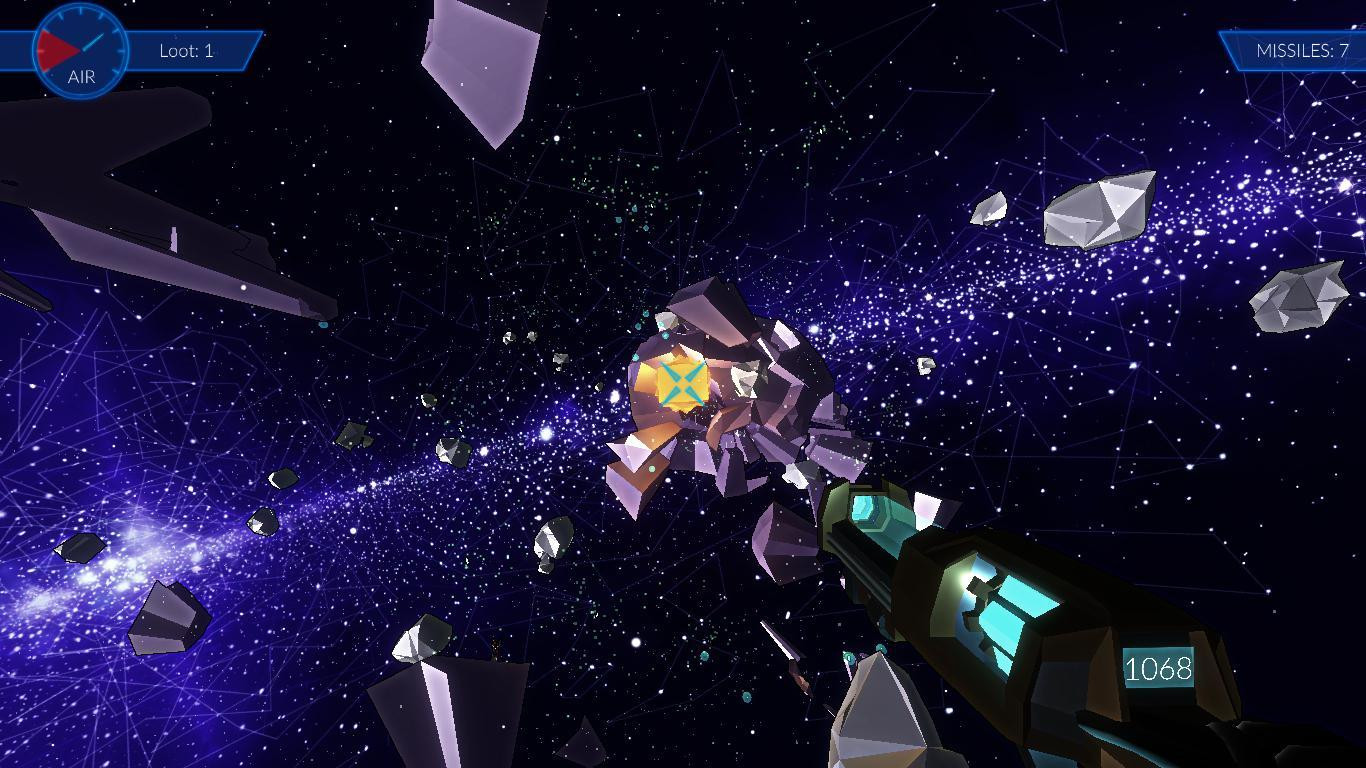Select the 'Loot: 1' HUD panel
The height and width of the screenshot is (768, 1366).
click(187, 49)
